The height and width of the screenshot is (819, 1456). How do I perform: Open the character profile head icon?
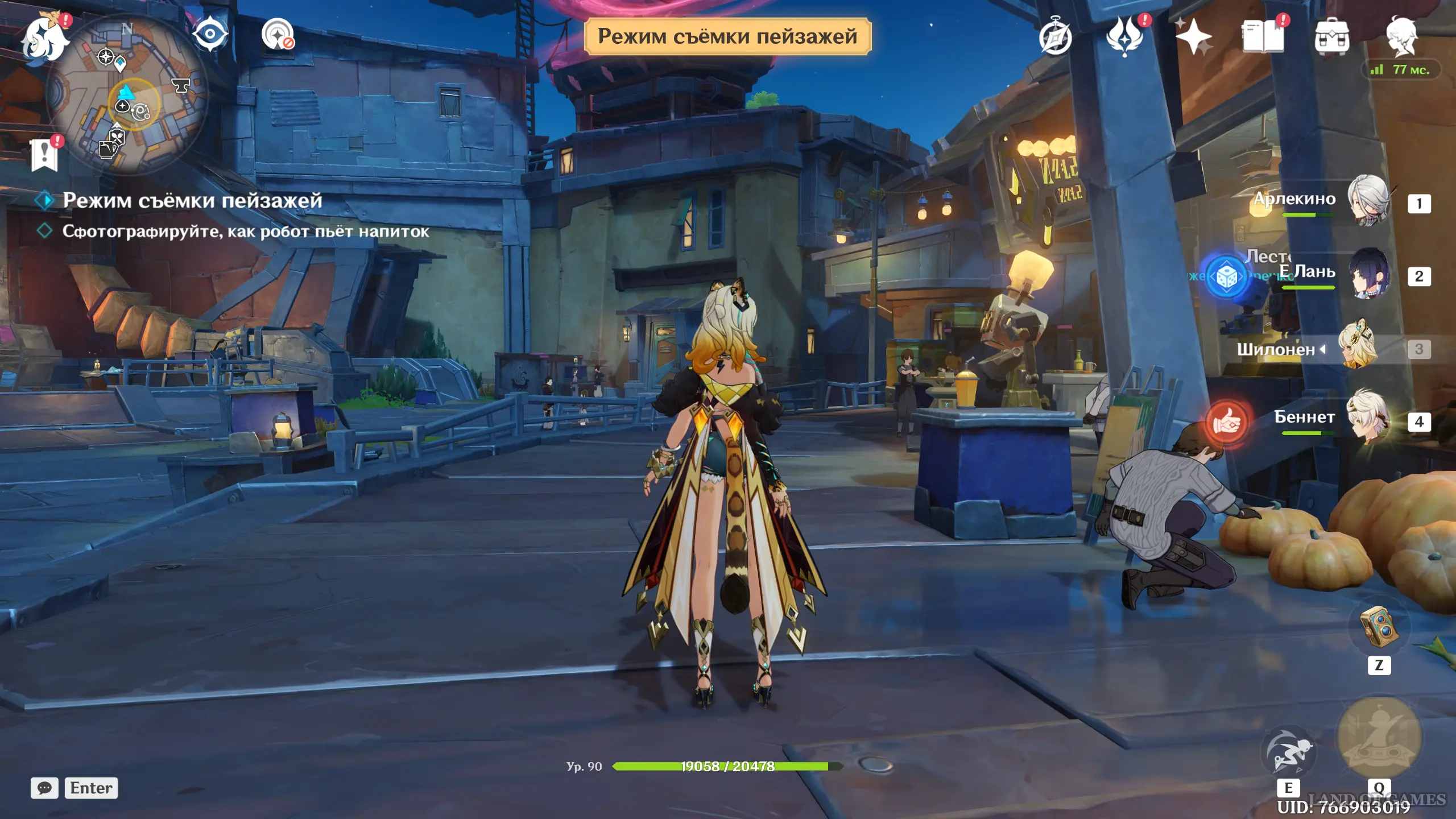(1401, 36)
